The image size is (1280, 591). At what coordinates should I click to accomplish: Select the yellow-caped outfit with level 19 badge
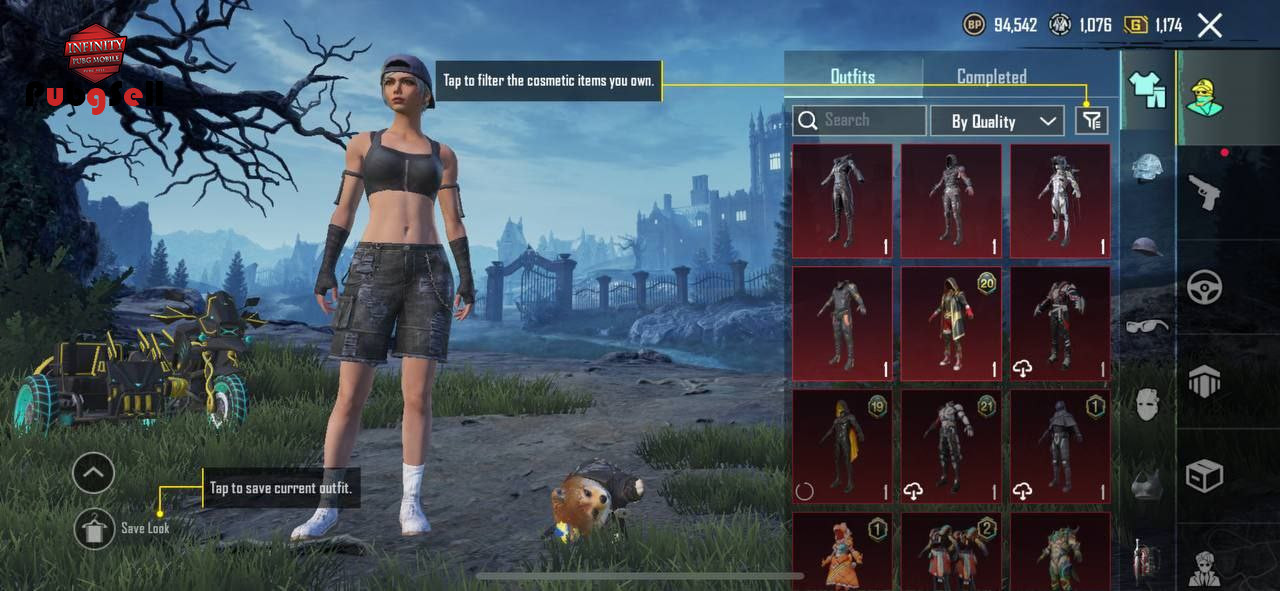click(842, 446)
